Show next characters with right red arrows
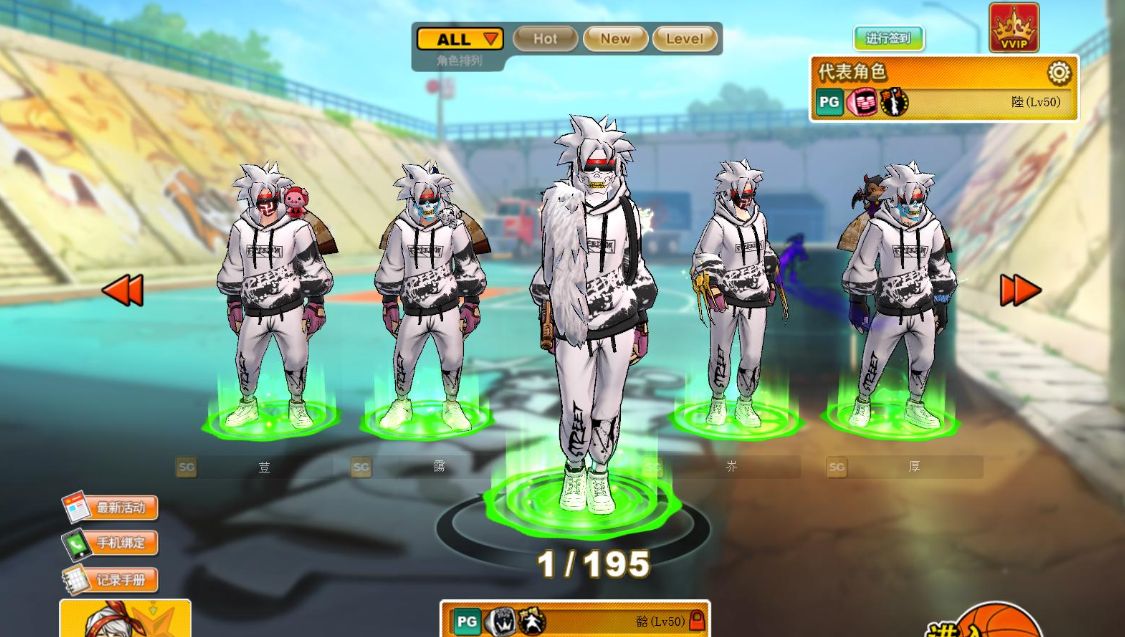1125x637 pixels. point(1020,290)
